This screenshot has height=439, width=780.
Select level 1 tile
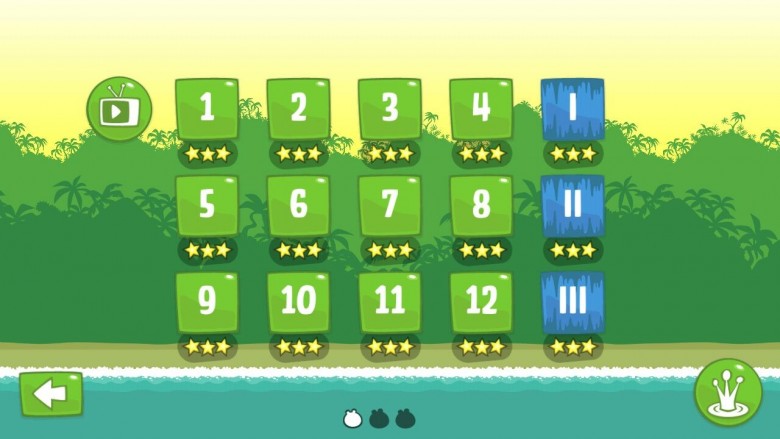(207, 109)
